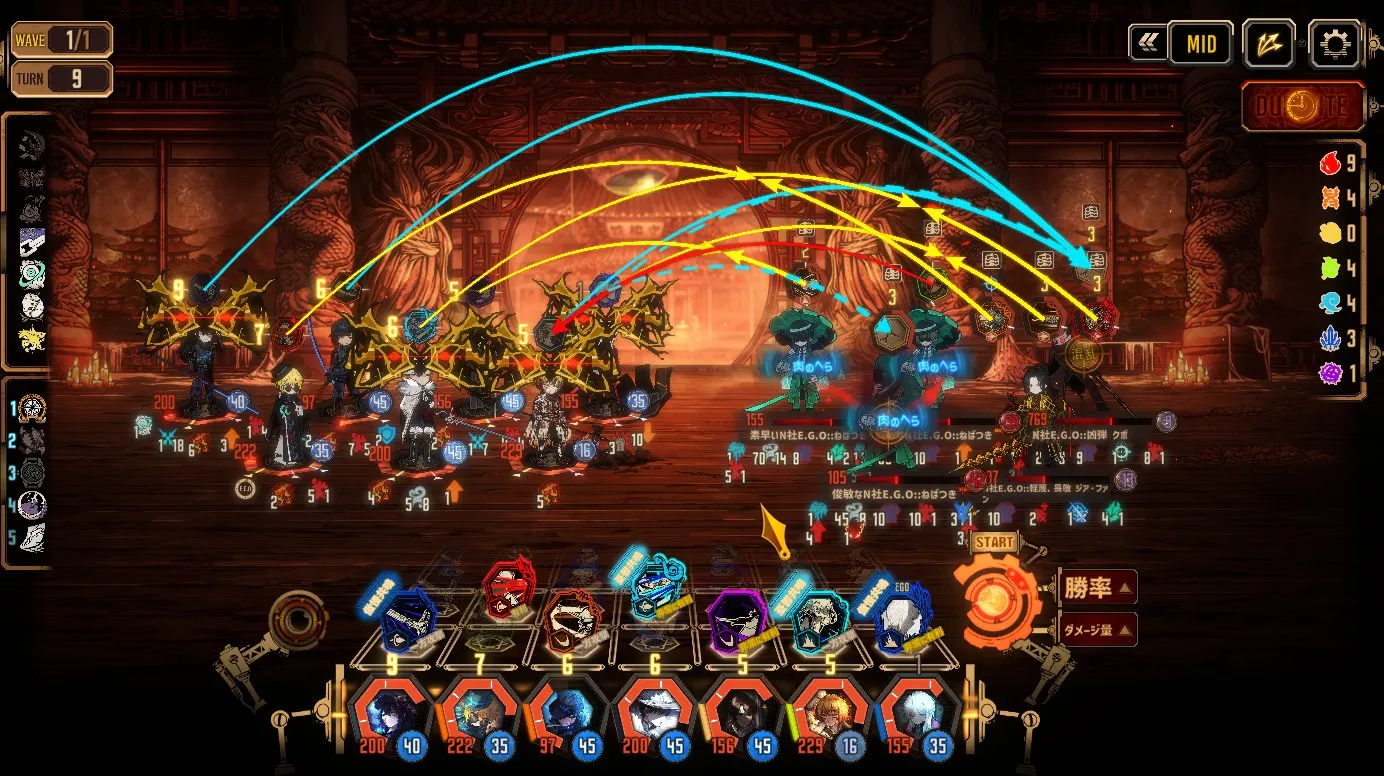This screenshot has width=1384, height=776.
Task: Click the double-arrow collapse button beside MID
Action: pyautogui.click(x=1148, y=43)
